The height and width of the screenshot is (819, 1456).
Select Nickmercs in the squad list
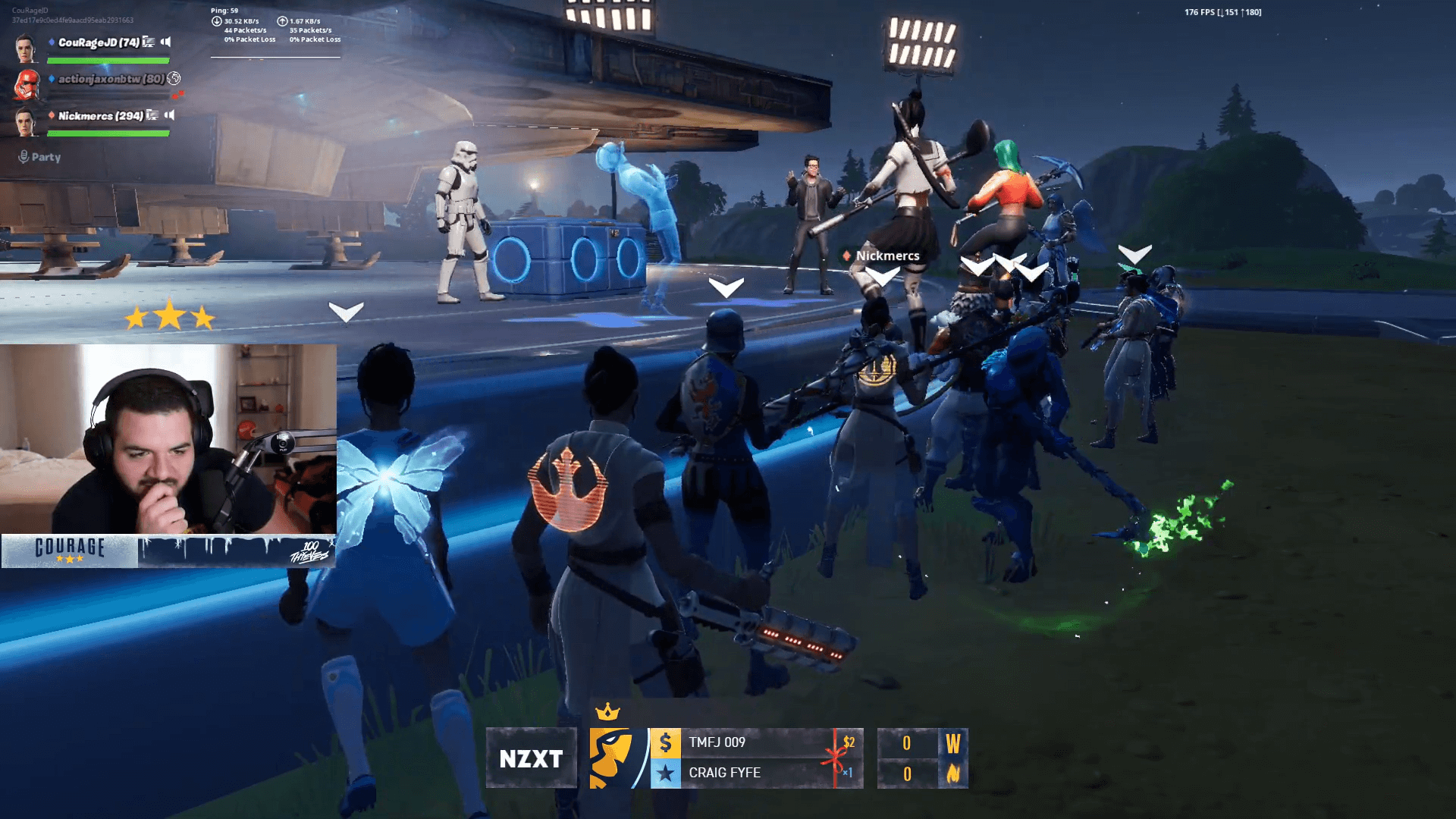pos(100,116)
